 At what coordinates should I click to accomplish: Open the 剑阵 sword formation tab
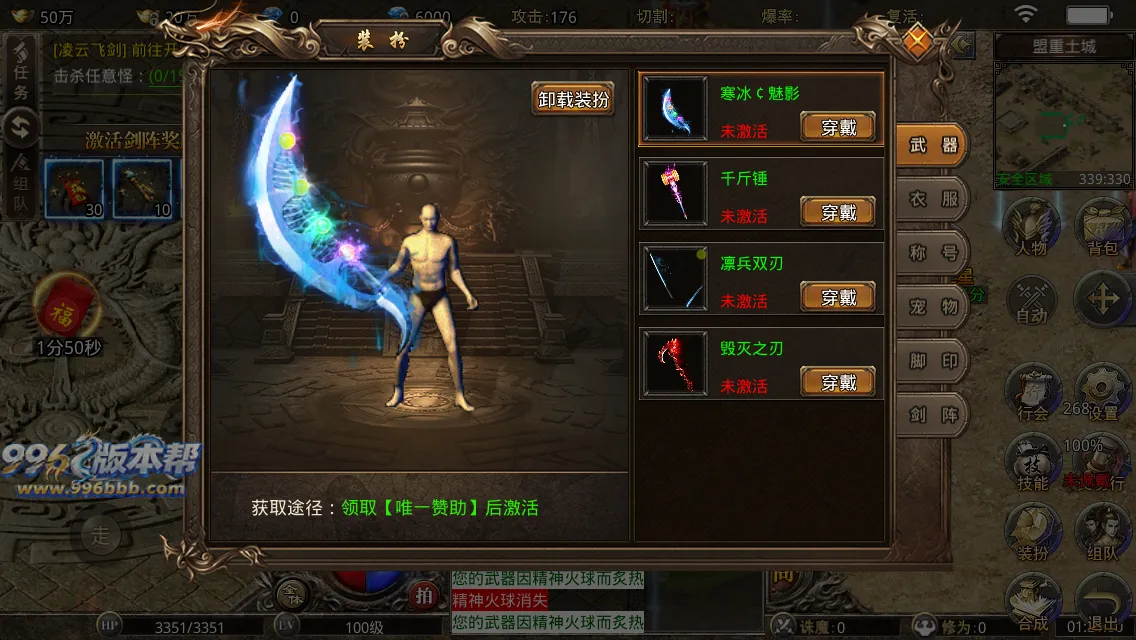click(933, 415)
